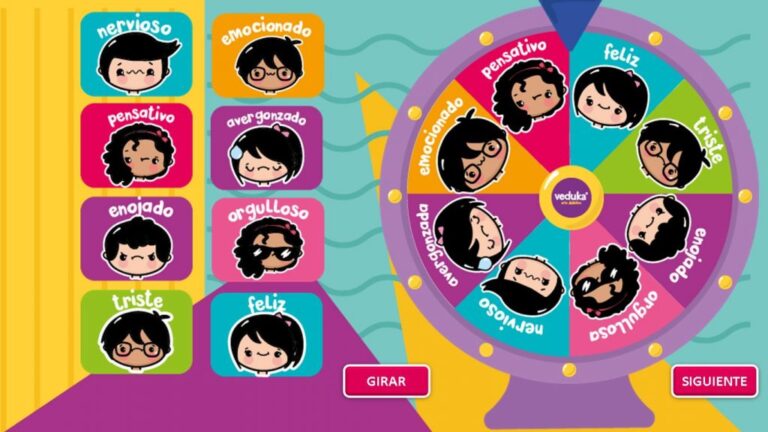Choose the enojado emotion card
Image resolution: width=768 pixels, height=432 pixels.
pos(137,238)
